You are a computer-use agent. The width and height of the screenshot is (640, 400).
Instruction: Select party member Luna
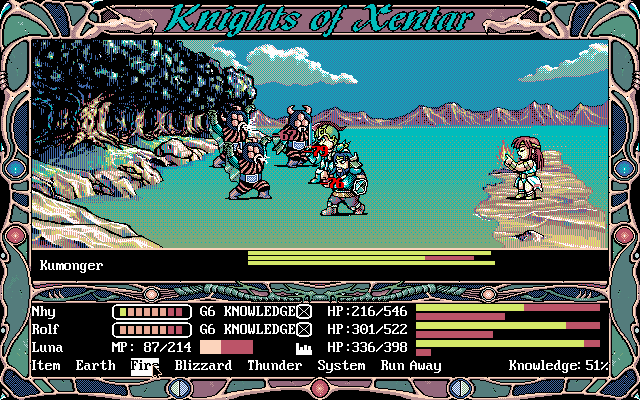tap(46, 347)
